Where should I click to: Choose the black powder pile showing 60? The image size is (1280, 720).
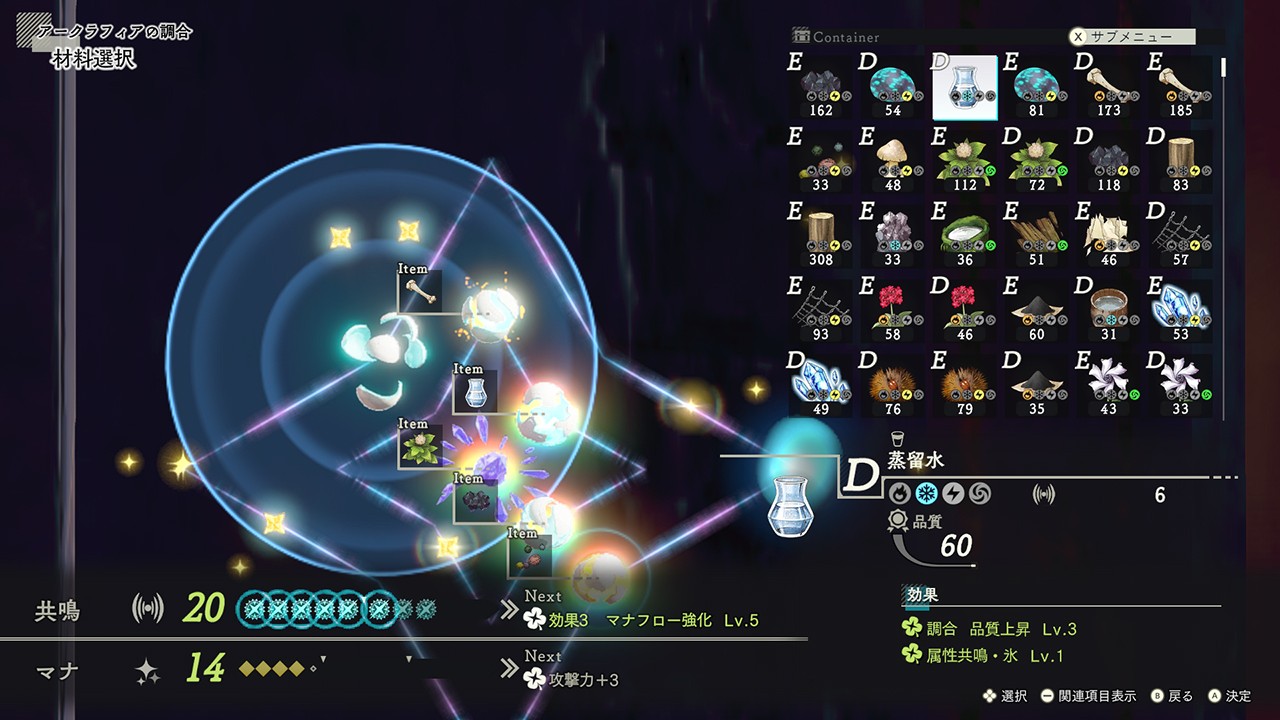click(1037, 310)
